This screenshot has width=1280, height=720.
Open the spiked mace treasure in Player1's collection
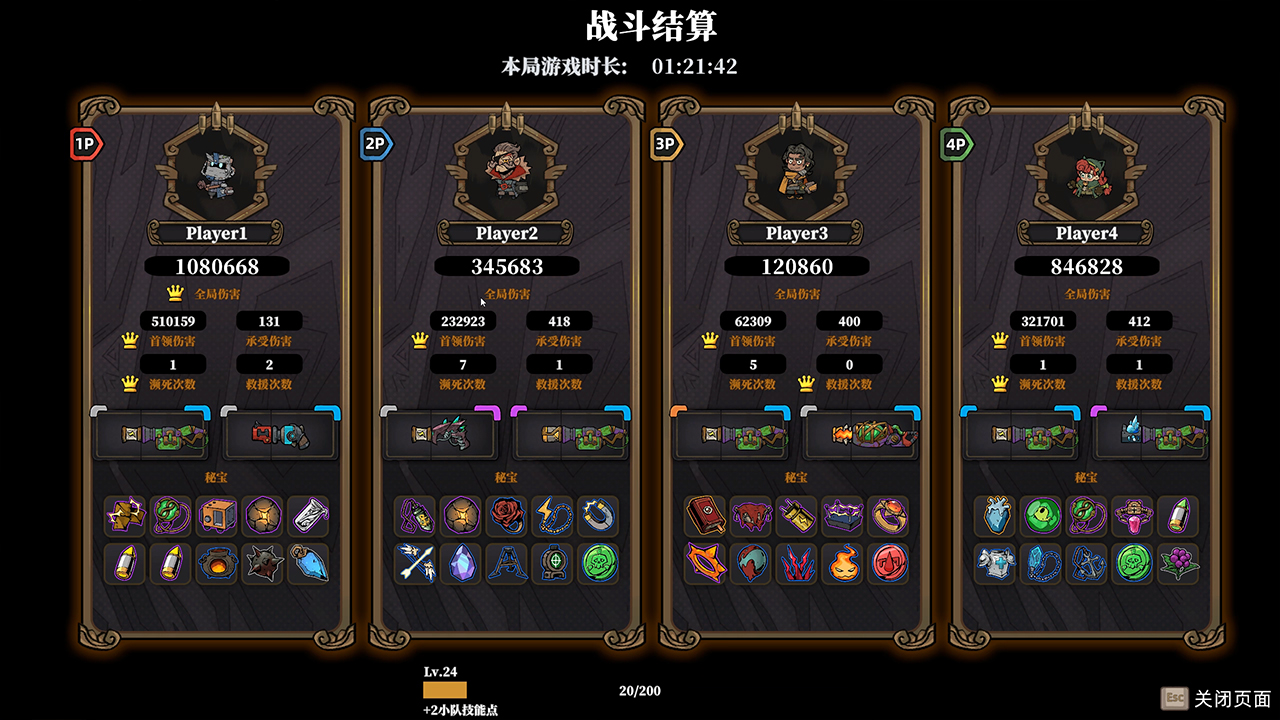[265, 564]
